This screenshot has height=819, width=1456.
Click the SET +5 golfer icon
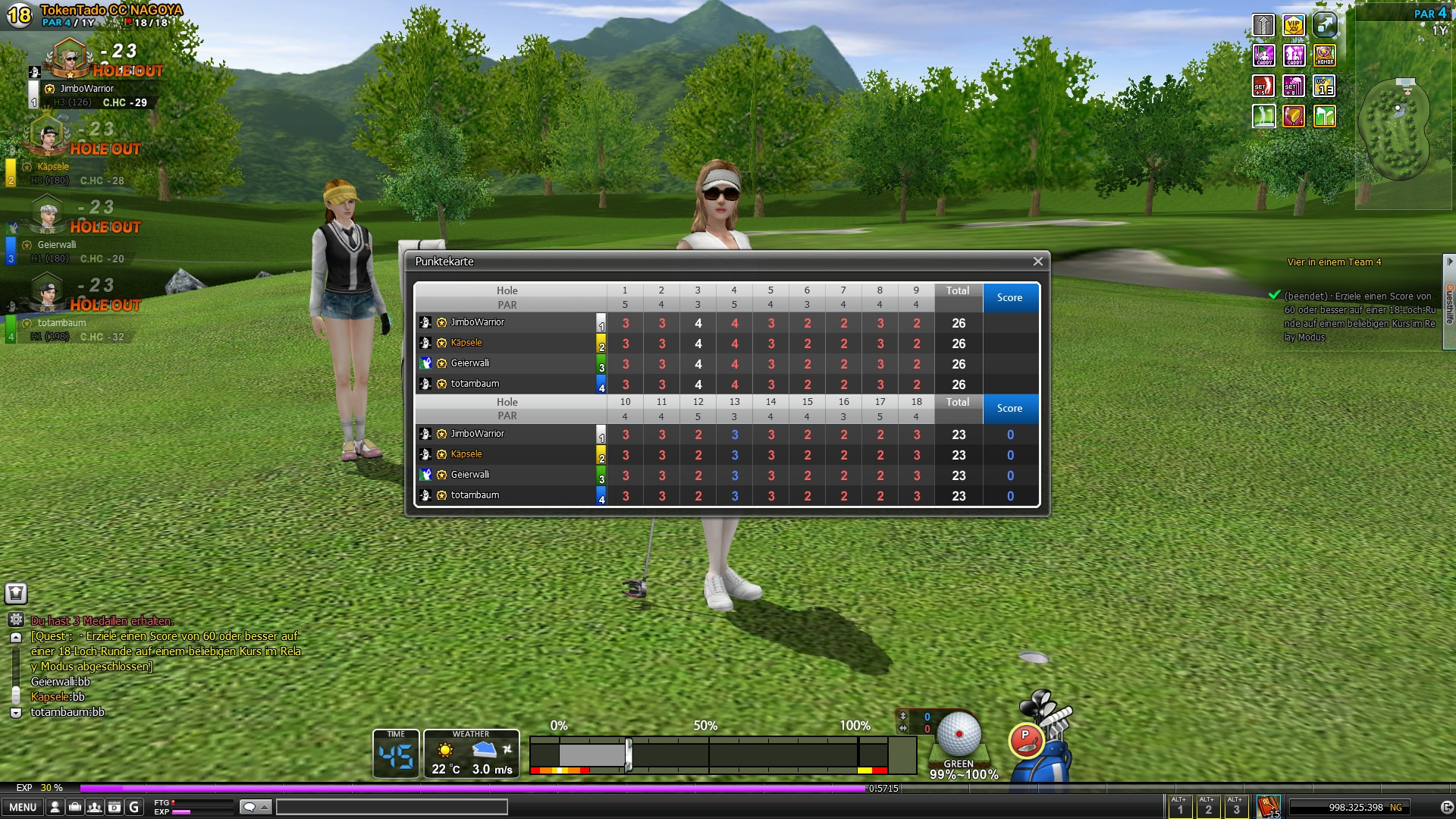click(x=1263, y=86)
